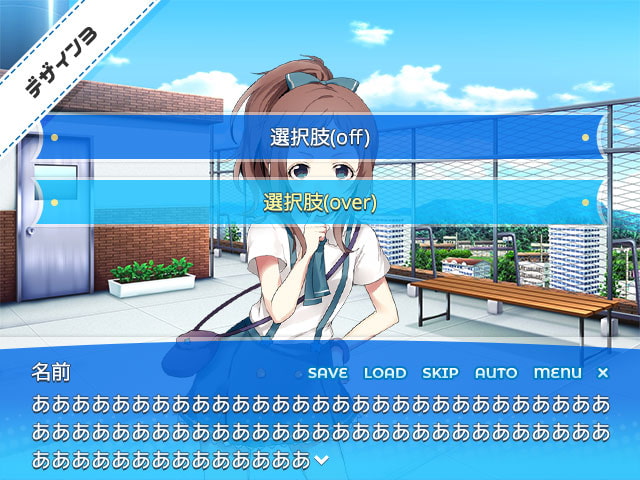
Task: Activate SKIP mode
Action: [x=440, y=373]
